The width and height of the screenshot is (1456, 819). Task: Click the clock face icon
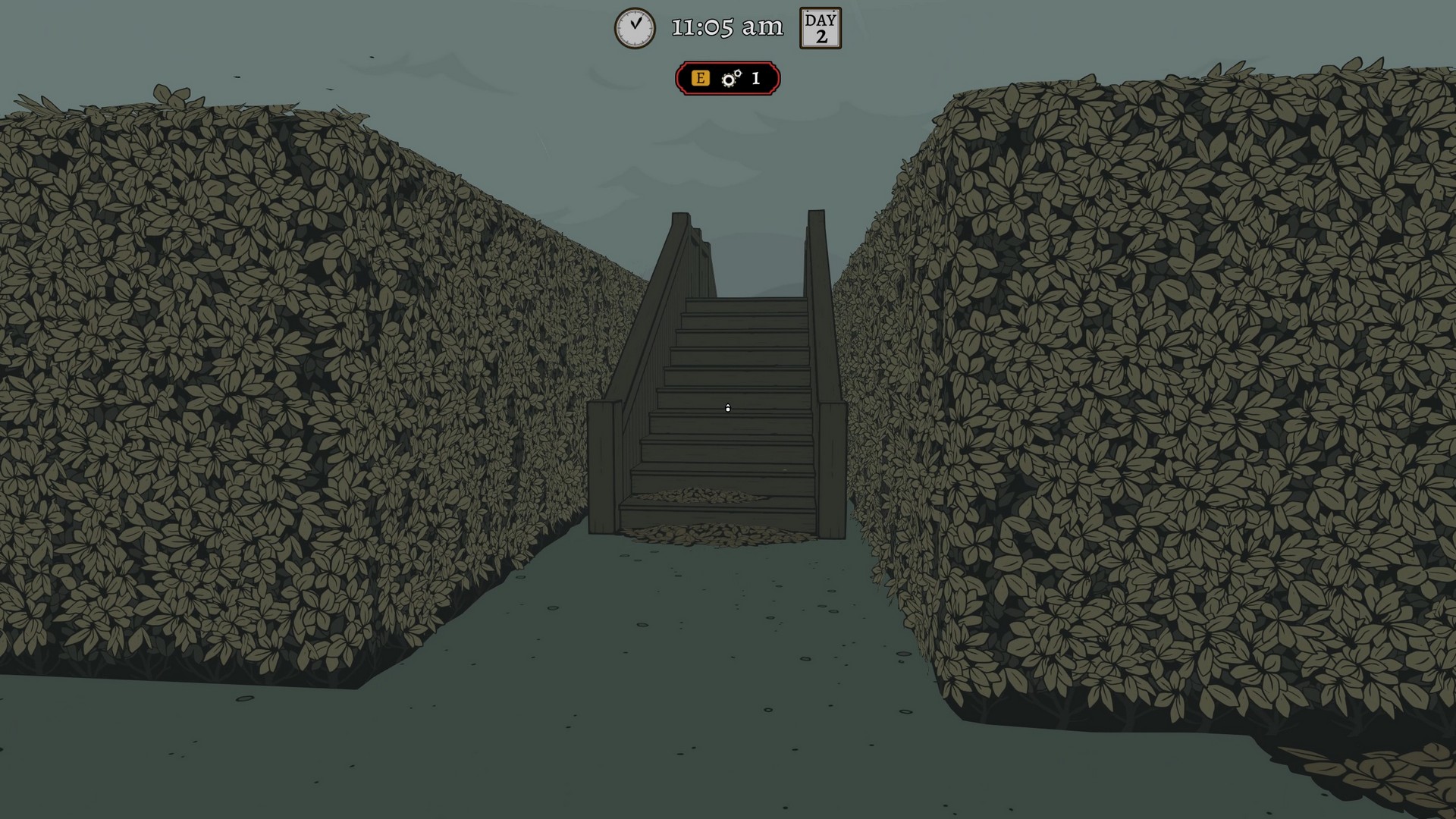tap(634, 27)
